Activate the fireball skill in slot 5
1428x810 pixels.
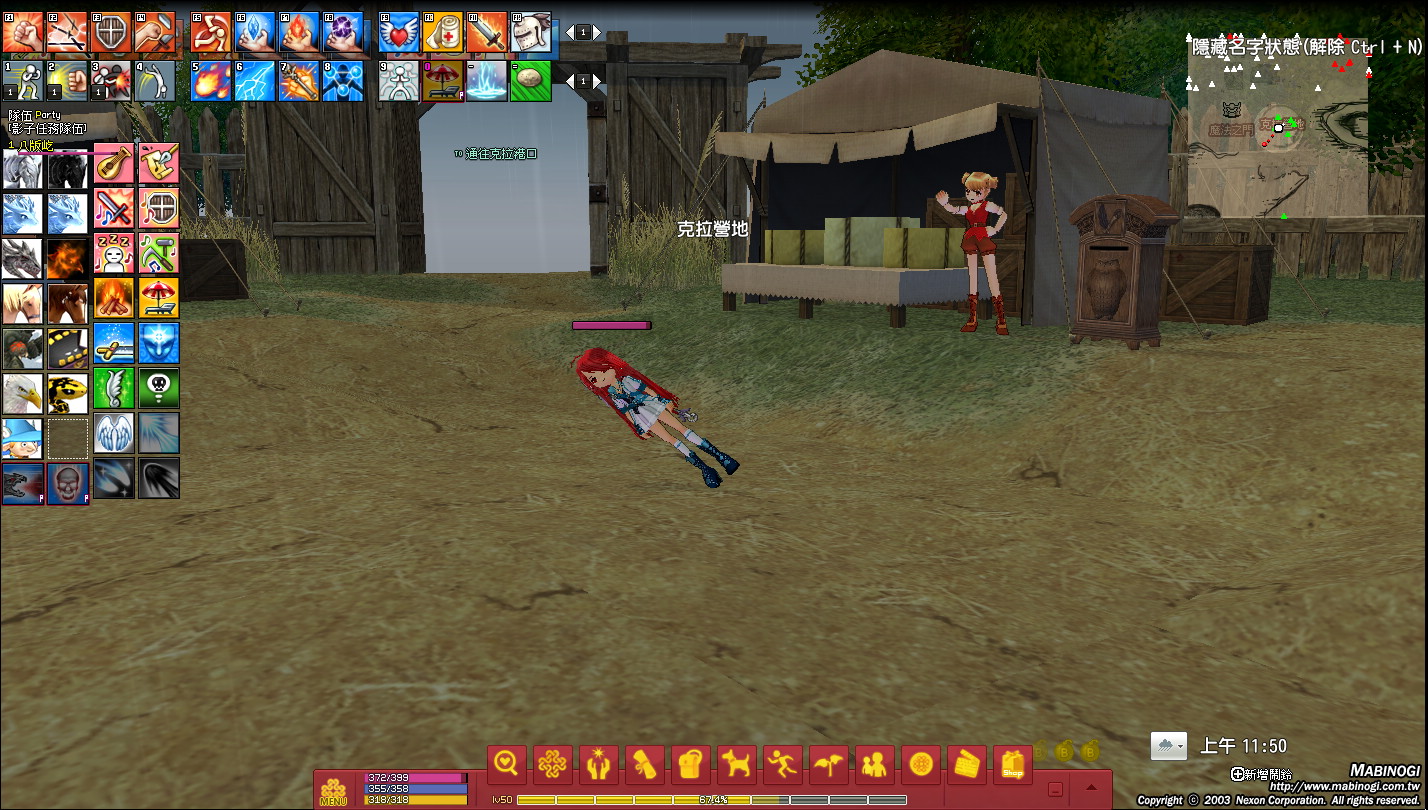coord(211,81)
